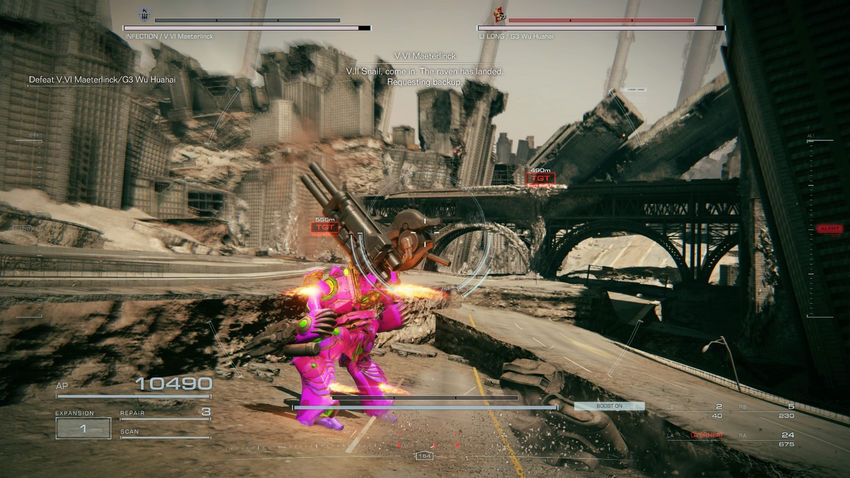Click the Boost On indicator
Screen dimensions: 850x478
[x=609, y=406]
